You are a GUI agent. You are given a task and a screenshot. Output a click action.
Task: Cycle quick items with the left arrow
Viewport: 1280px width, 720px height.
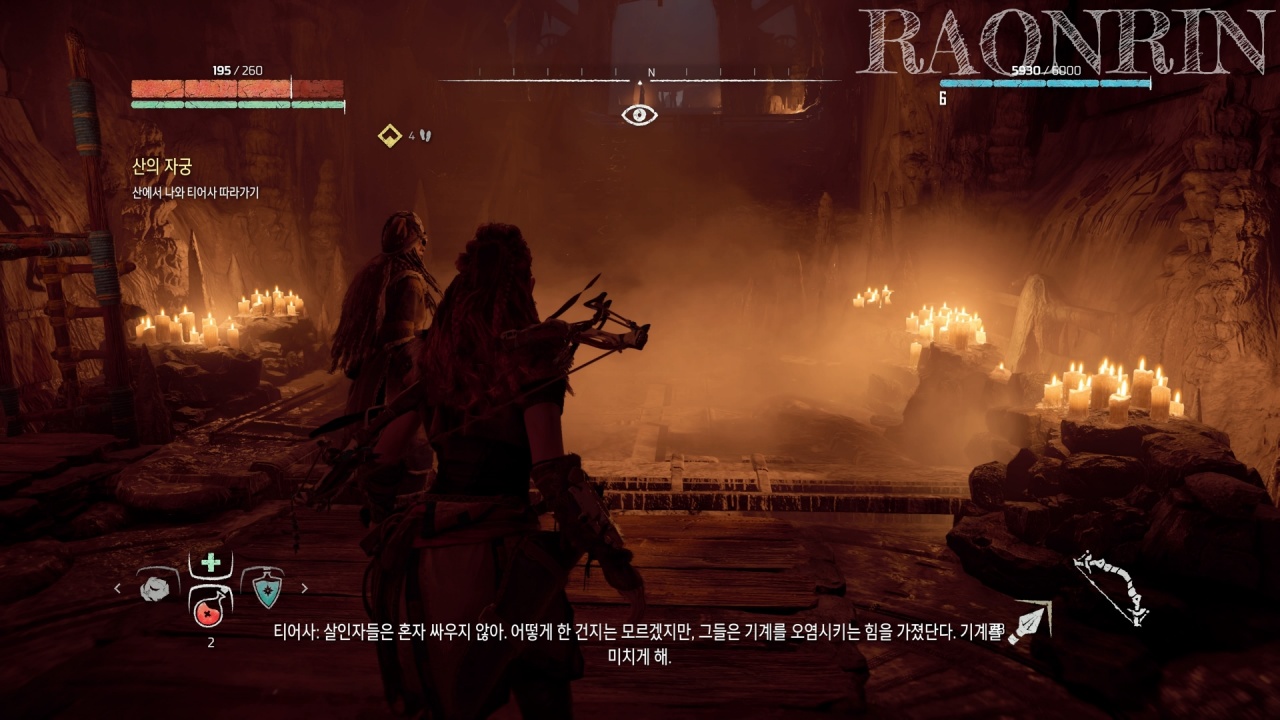(x=117, y=588)
